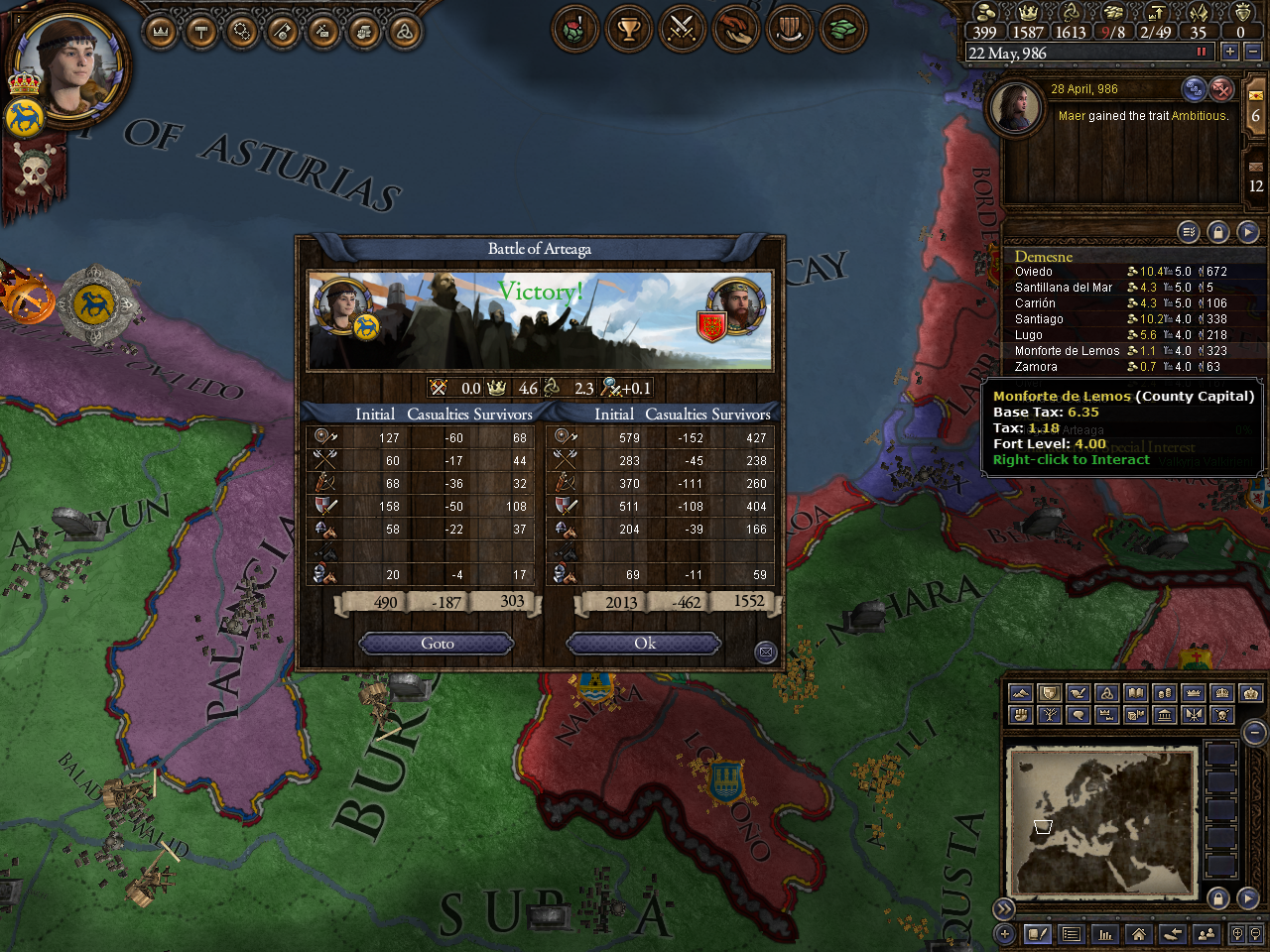Expand the minimap side panel double chevron

point(1004,907)
